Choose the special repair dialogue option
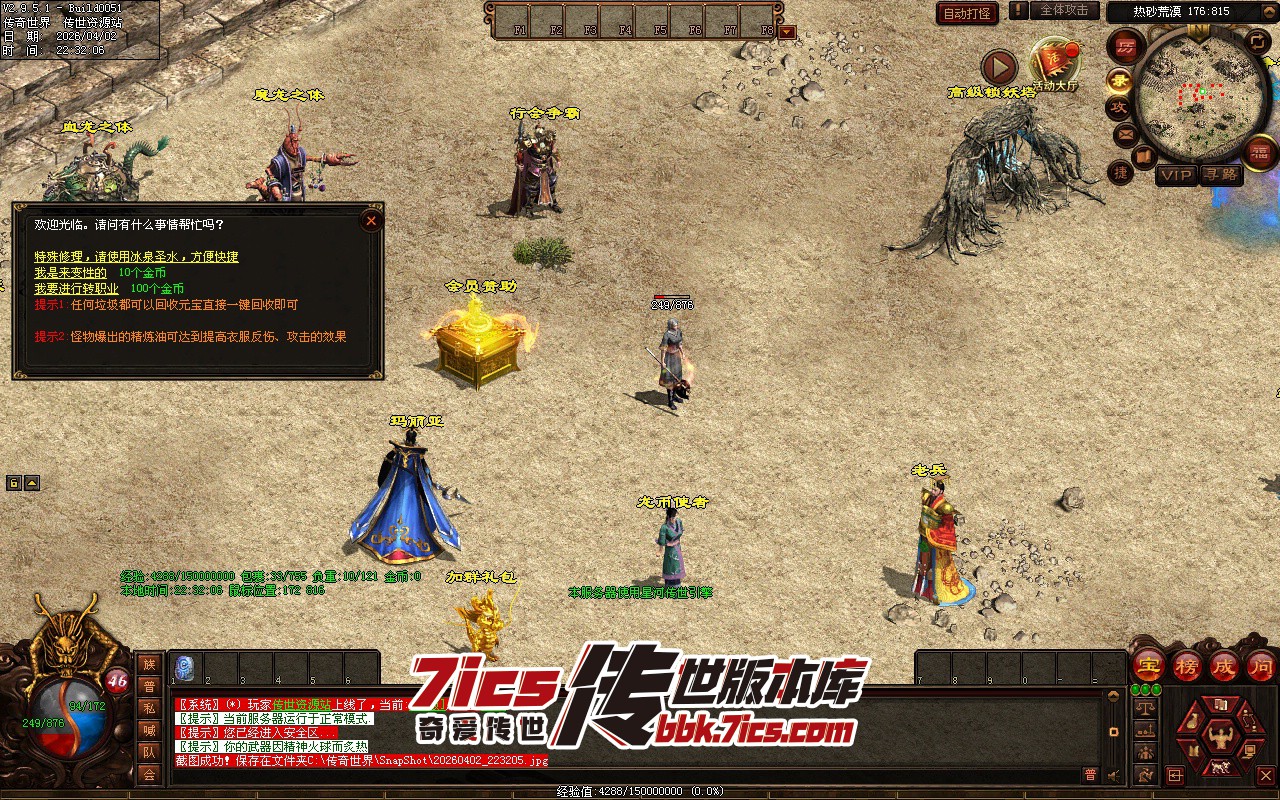Viewport: 1280px width, 800px height. 136,257
